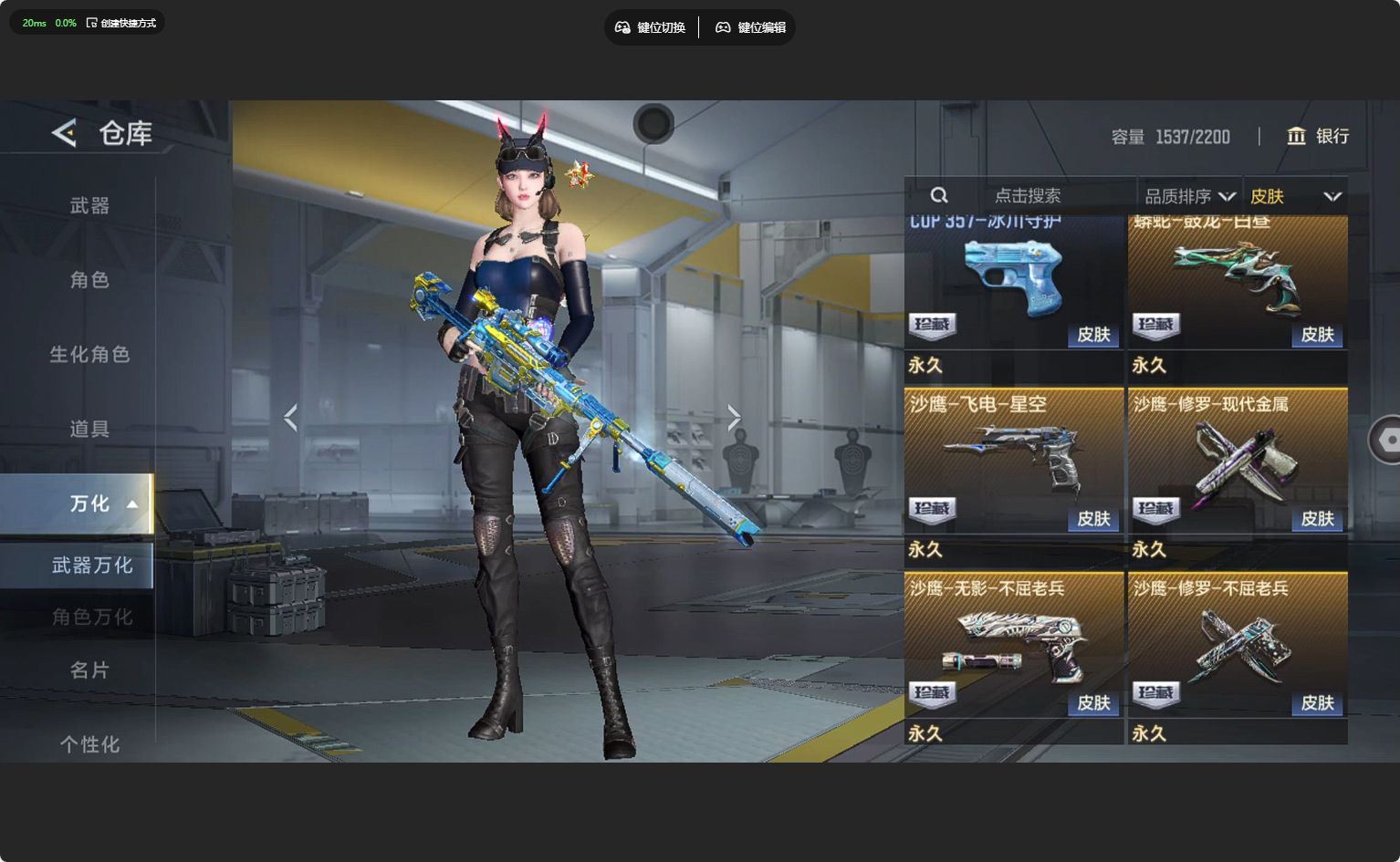Switch to the 角色 category
The height and width of the screenshot is (862, 1400).
(89, 280)
